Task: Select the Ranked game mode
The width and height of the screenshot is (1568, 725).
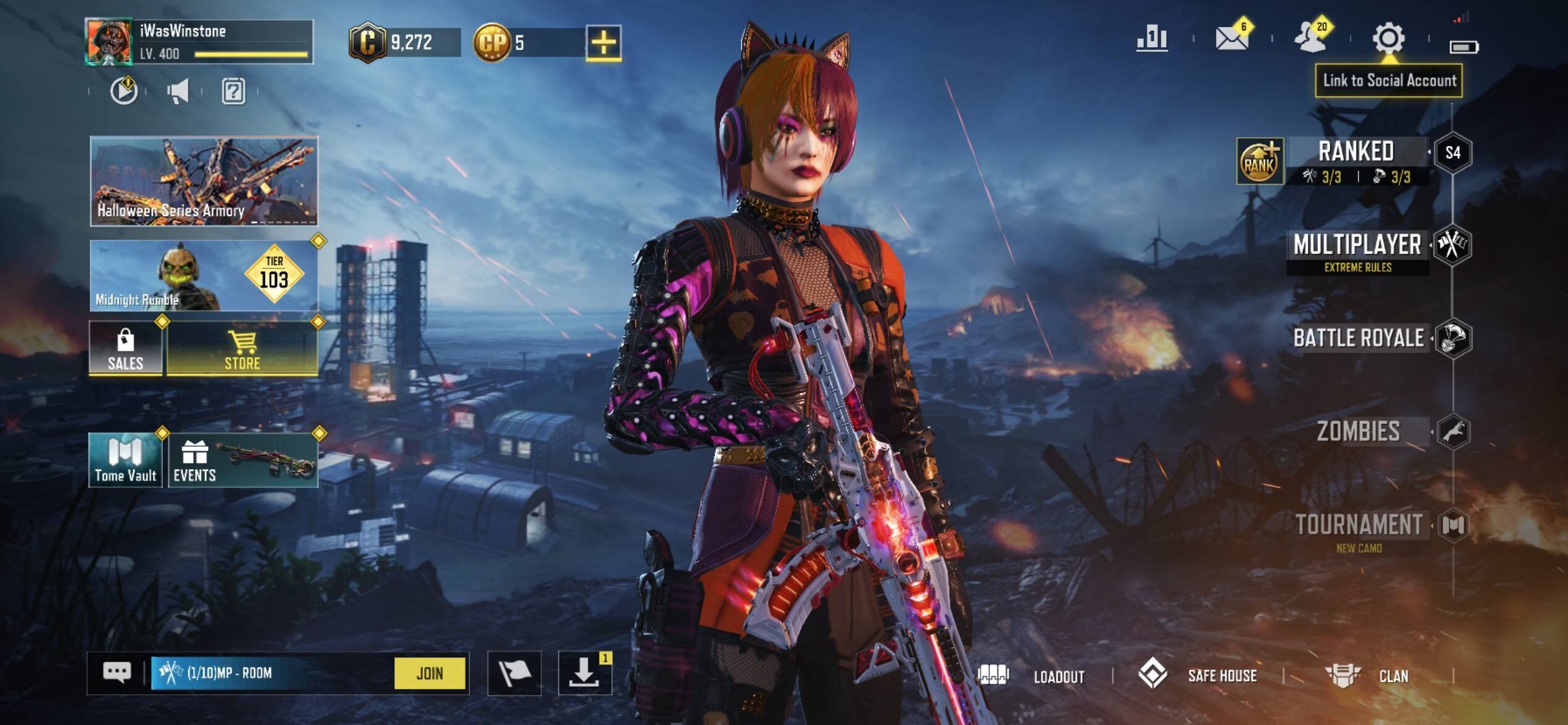Action: pos(1356,160)
